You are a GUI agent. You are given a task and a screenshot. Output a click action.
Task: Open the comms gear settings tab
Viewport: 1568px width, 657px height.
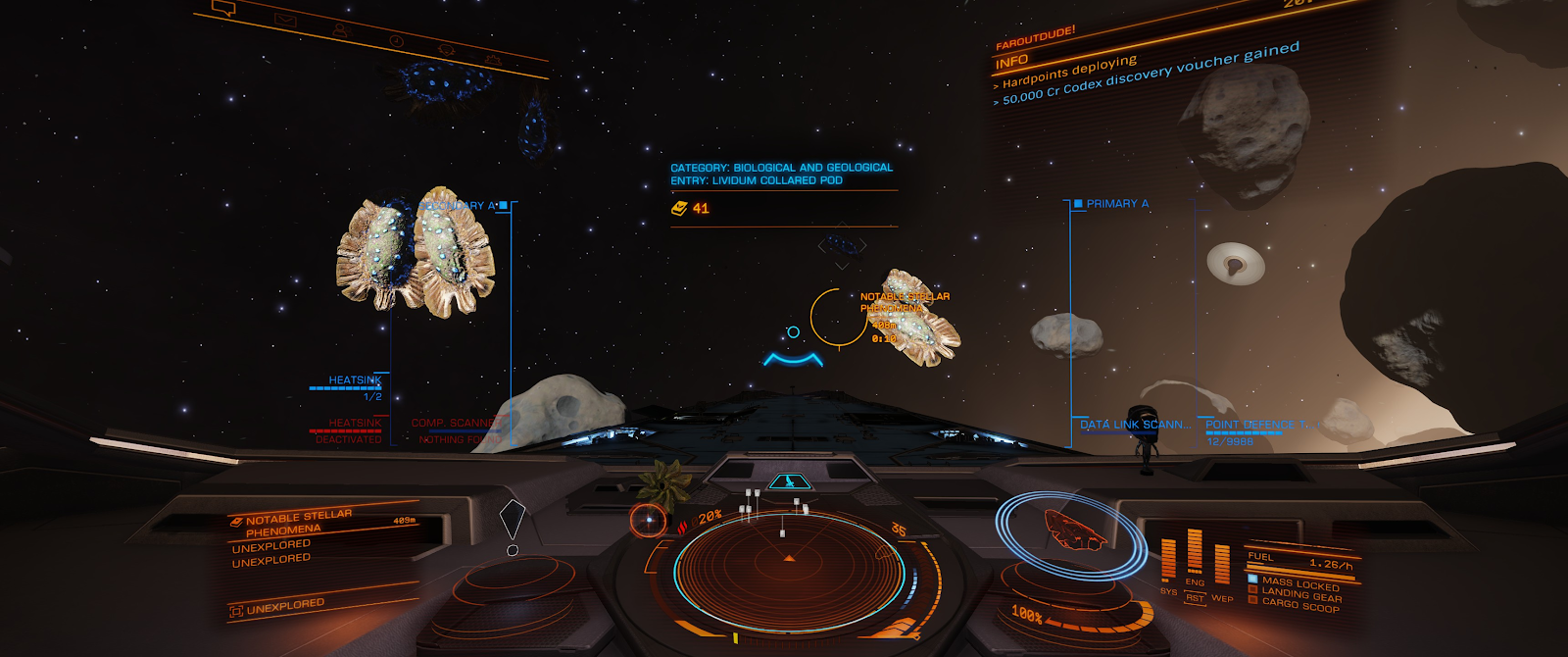pos(493,61)
